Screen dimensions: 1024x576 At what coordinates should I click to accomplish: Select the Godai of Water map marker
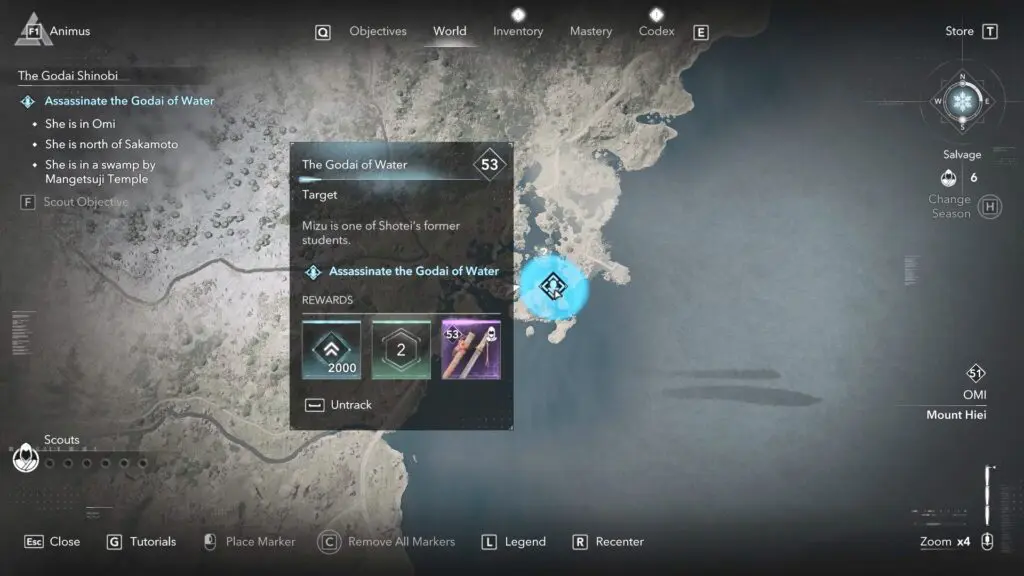click(x=552, y=286)
